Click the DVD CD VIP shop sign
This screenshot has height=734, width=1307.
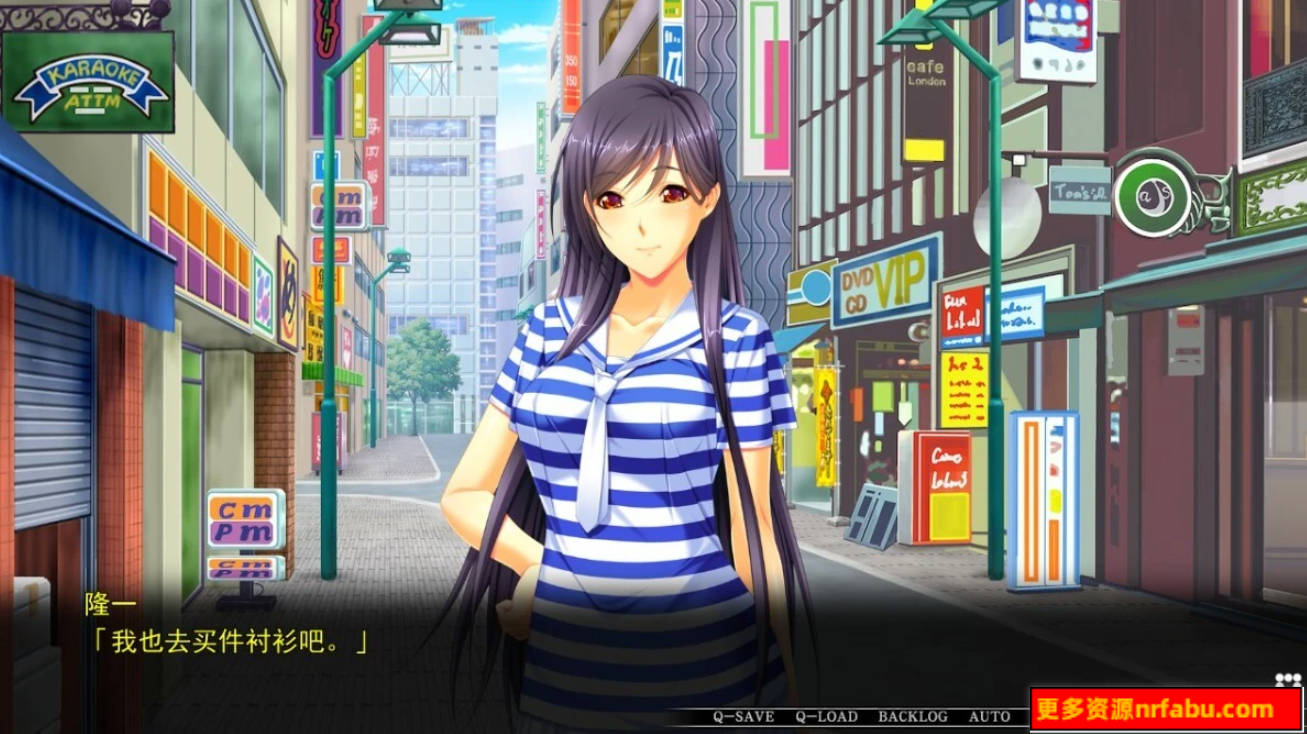point(880,285)
